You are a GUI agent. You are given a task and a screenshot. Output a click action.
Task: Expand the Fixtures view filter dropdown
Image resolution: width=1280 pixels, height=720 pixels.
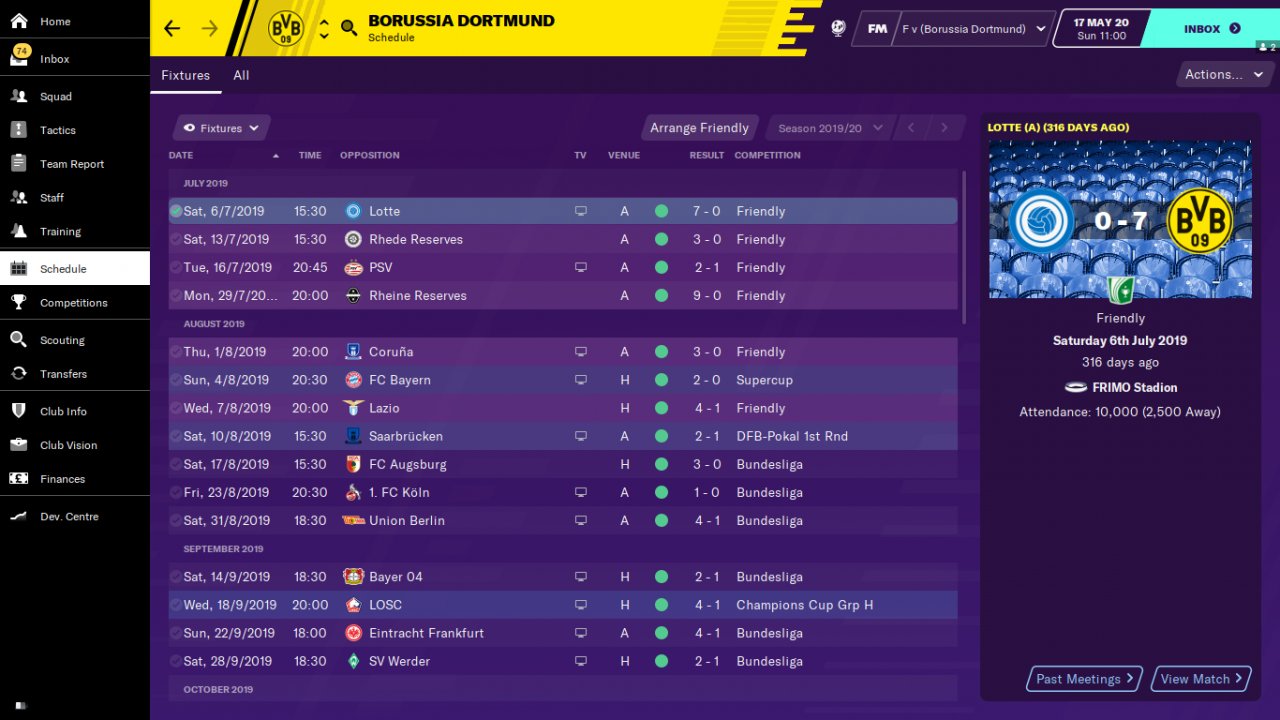(221, 128)
